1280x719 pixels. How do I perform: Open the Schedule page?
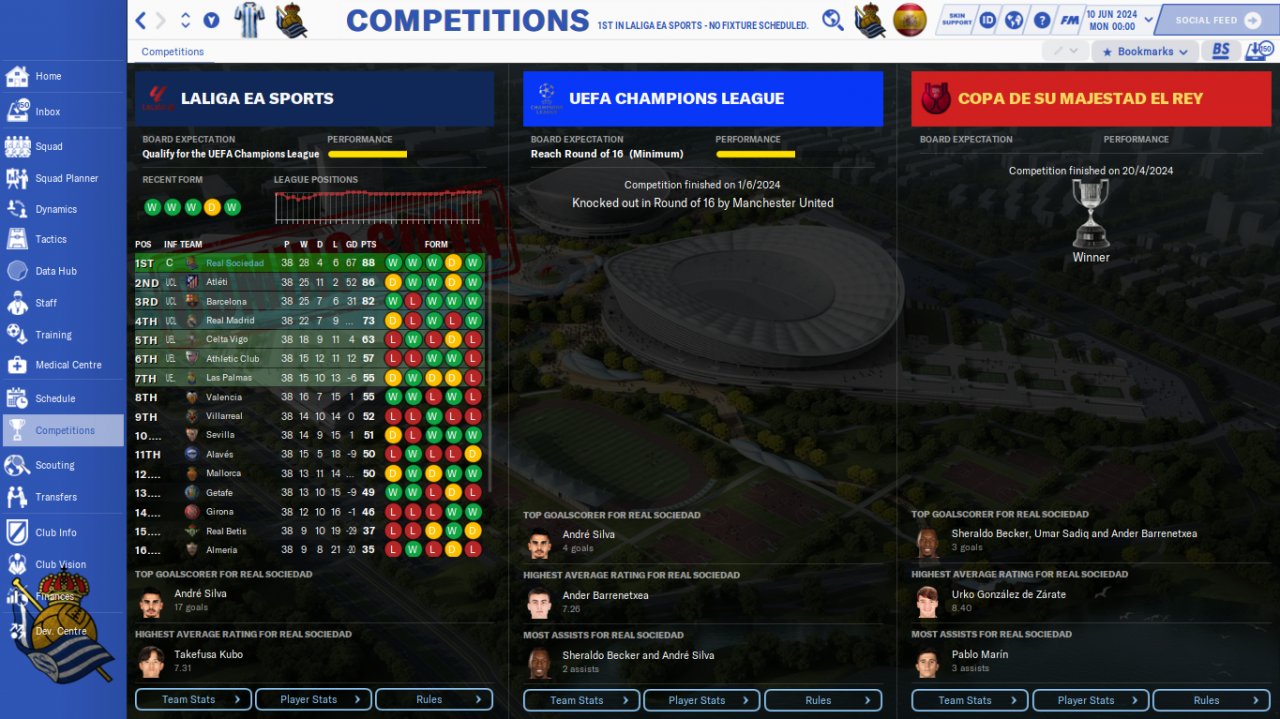point(55,398)
